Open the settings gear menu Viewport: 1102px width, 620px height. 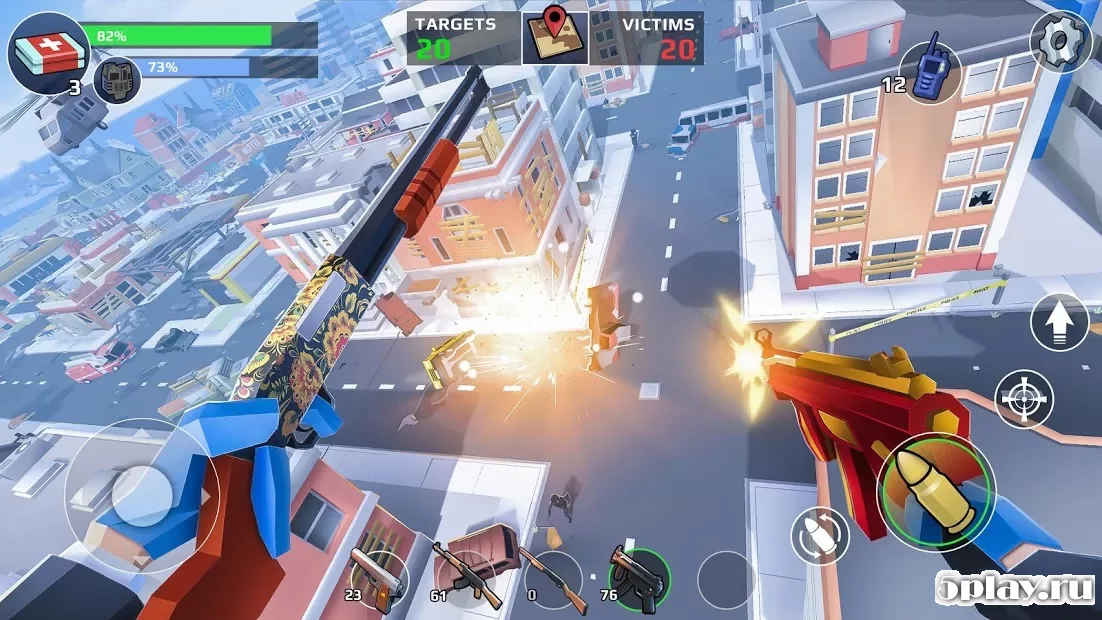[1059, 42]
